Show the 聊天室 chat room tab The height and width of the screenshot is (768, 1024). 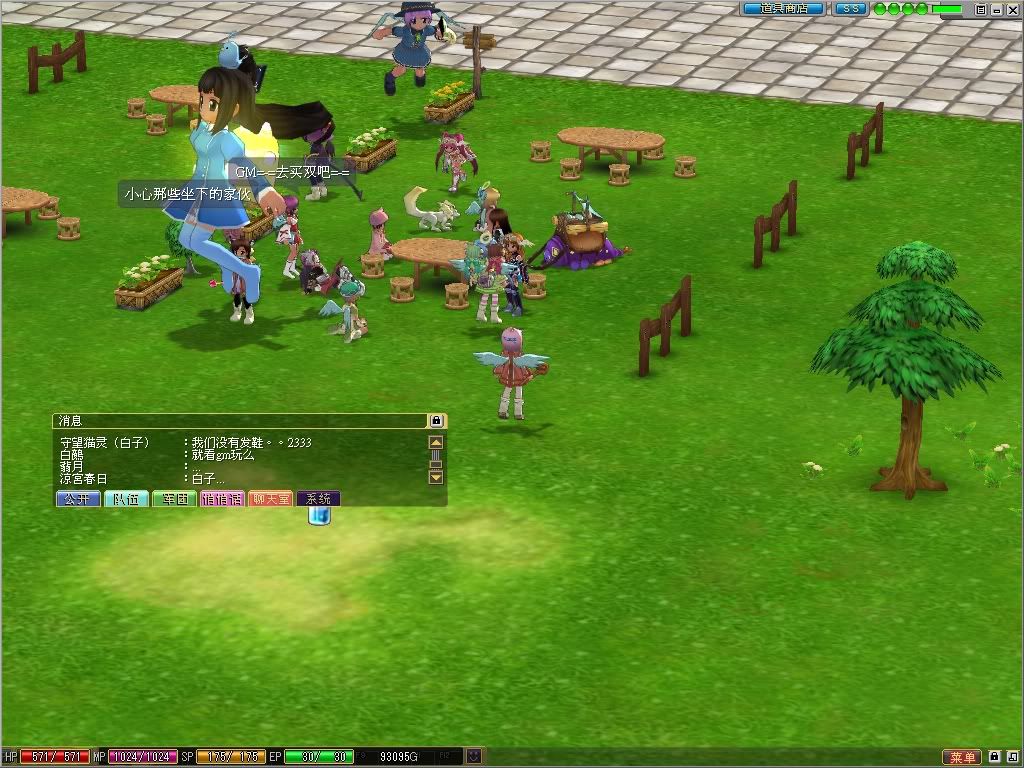[x=270, y=498]
